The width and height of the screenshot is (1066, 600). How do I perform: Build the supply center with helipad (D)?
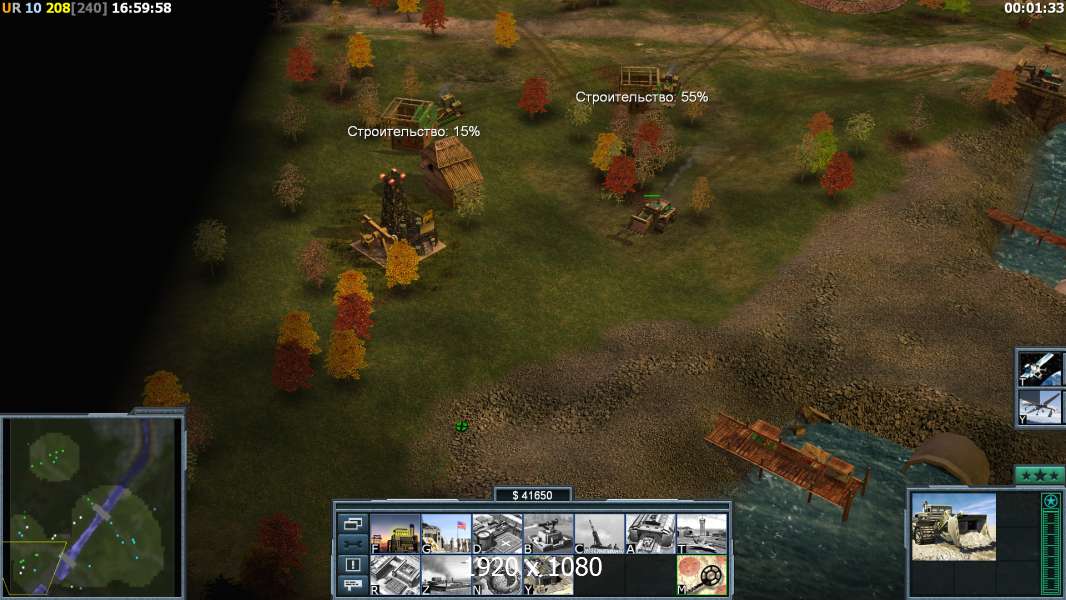click(497, 533)
